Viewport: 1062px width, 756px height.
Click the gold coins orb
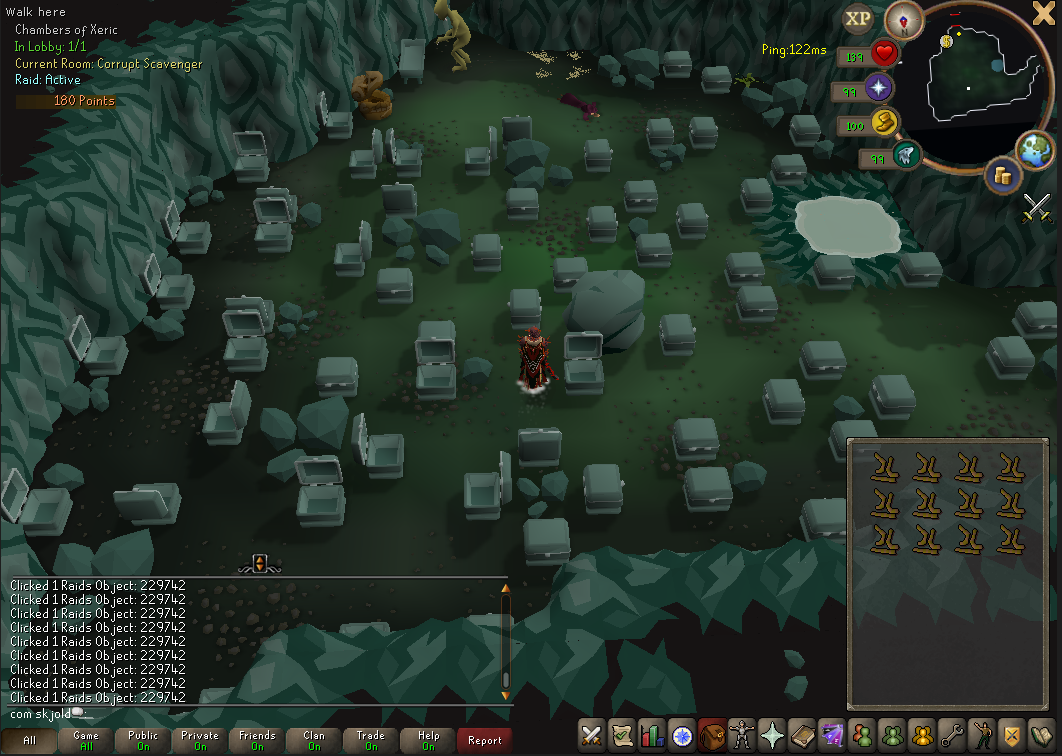tap(1002, 175)
